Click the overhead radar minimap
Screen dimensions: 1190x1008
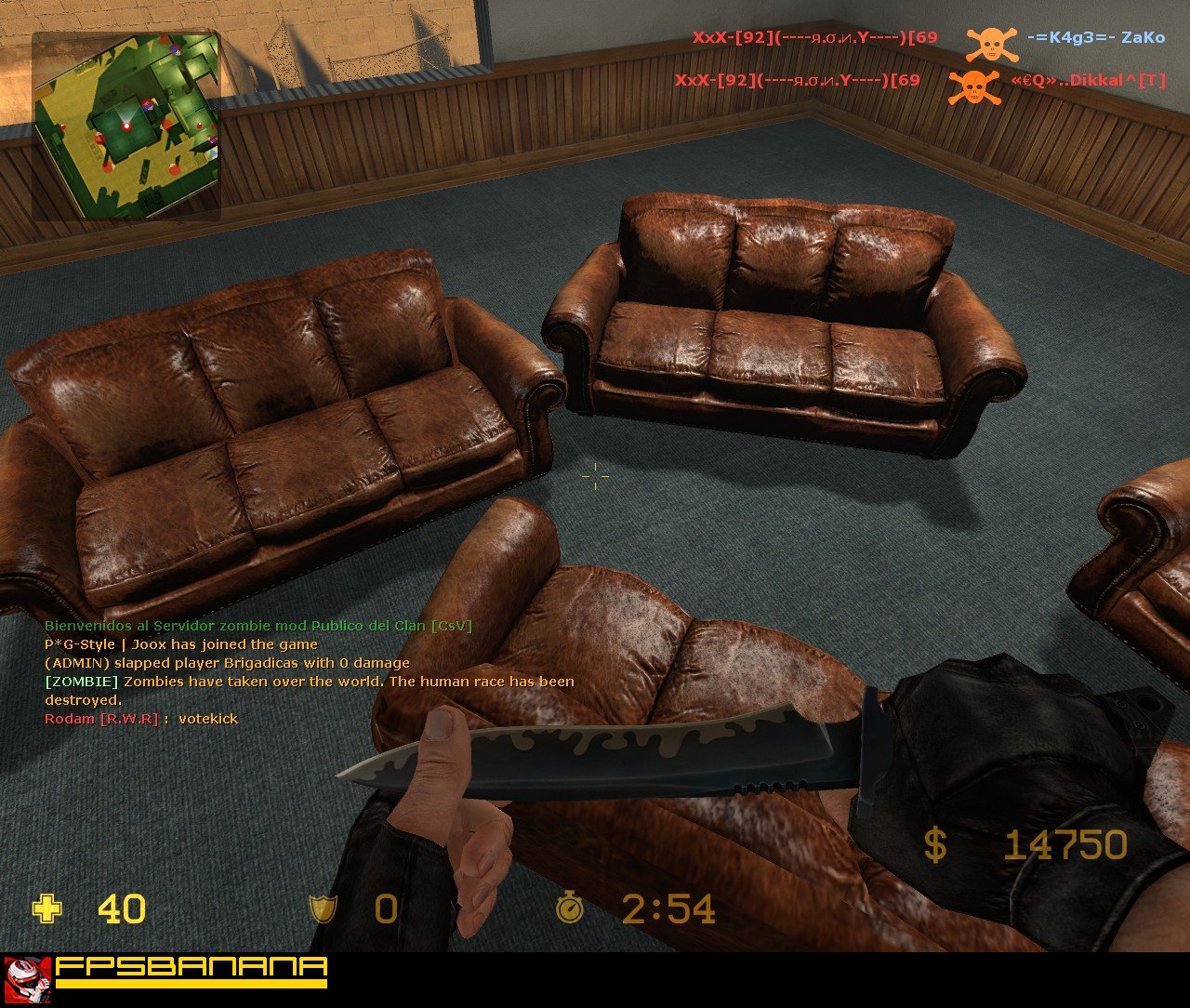pyautogui.click(x=126, y=126)
